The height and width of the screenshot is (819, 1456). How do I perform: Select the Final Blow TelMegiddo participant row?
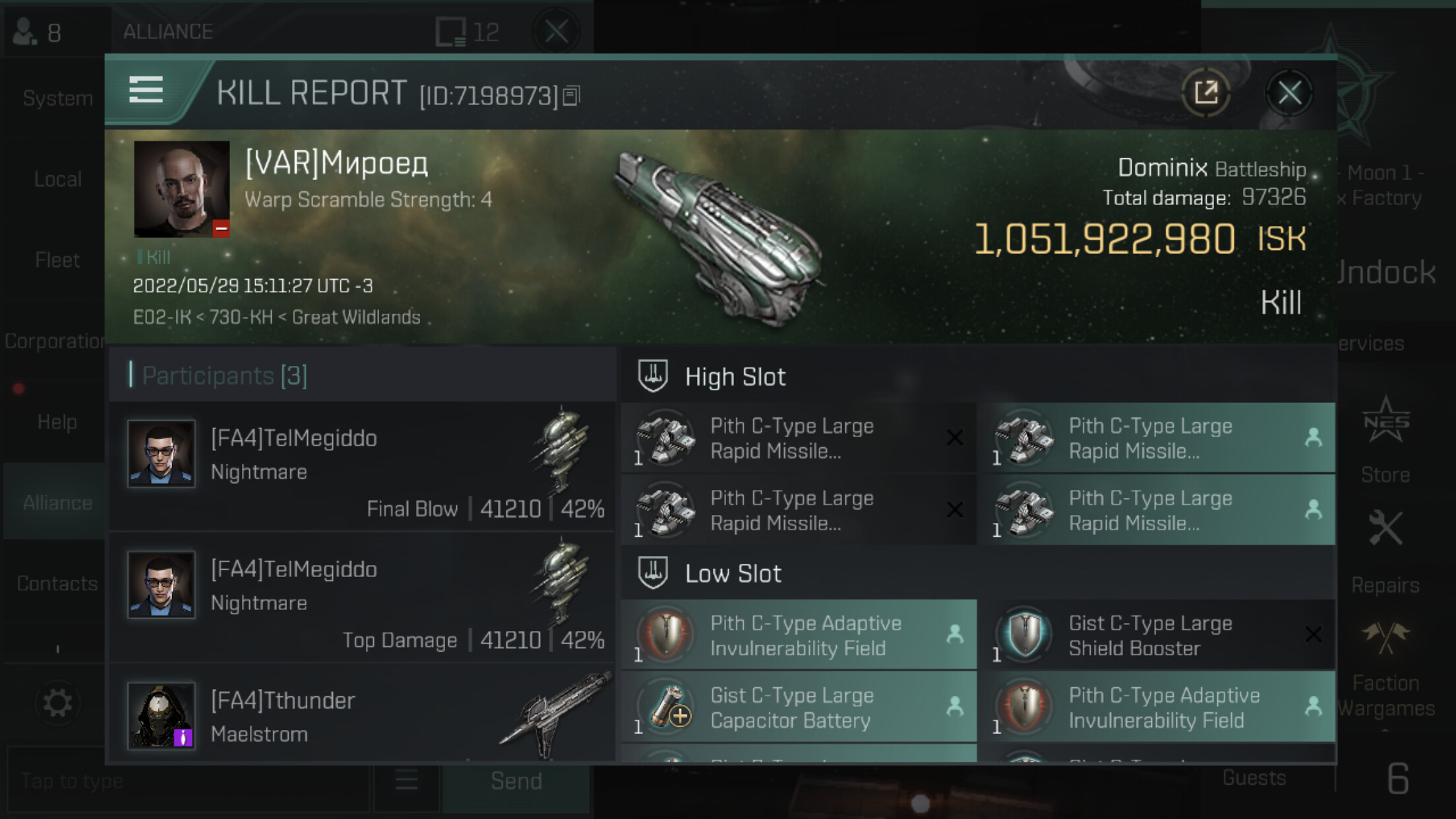point(363,467)
